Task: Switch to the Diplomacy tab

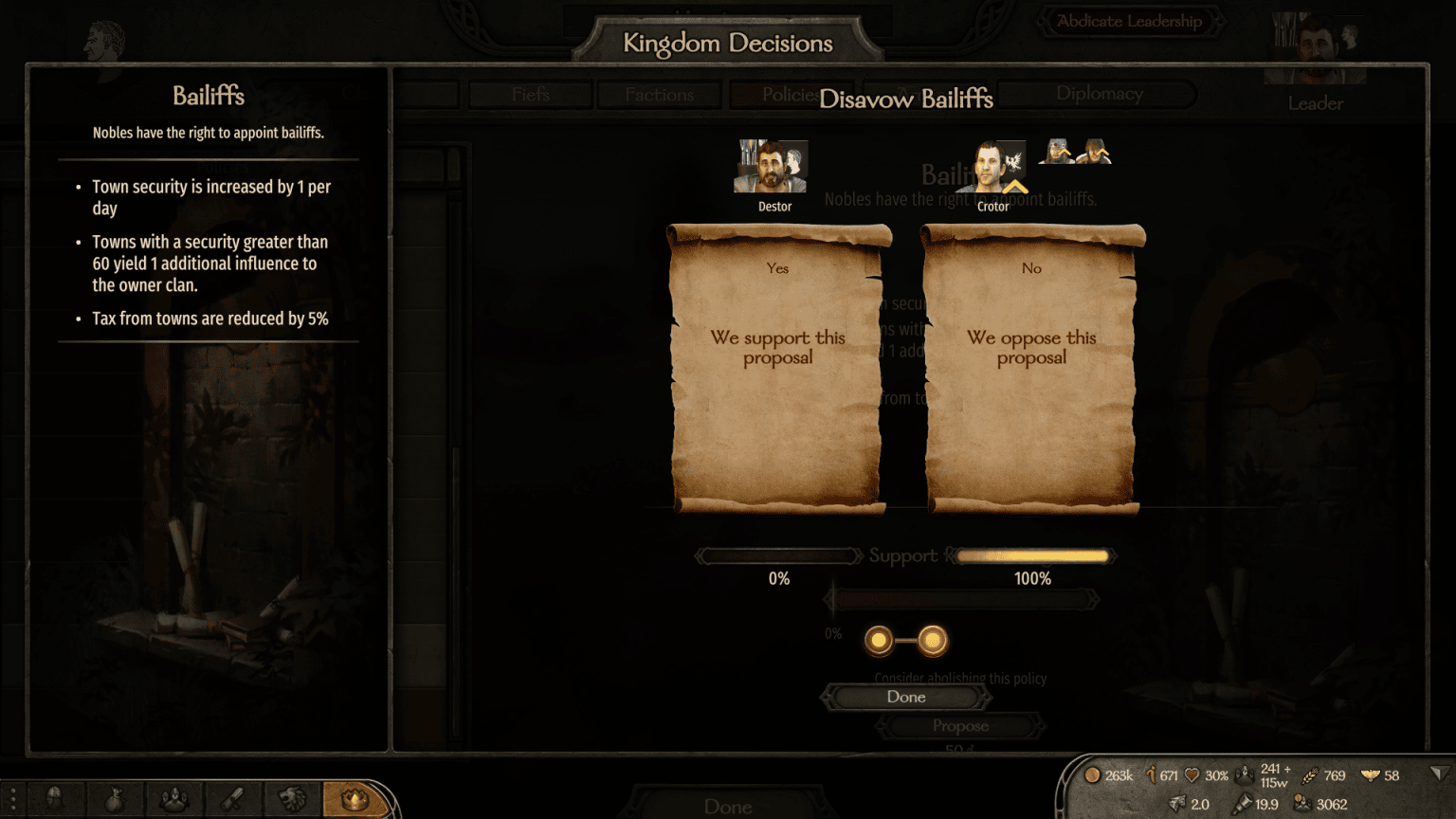Action: (1098, 94)
